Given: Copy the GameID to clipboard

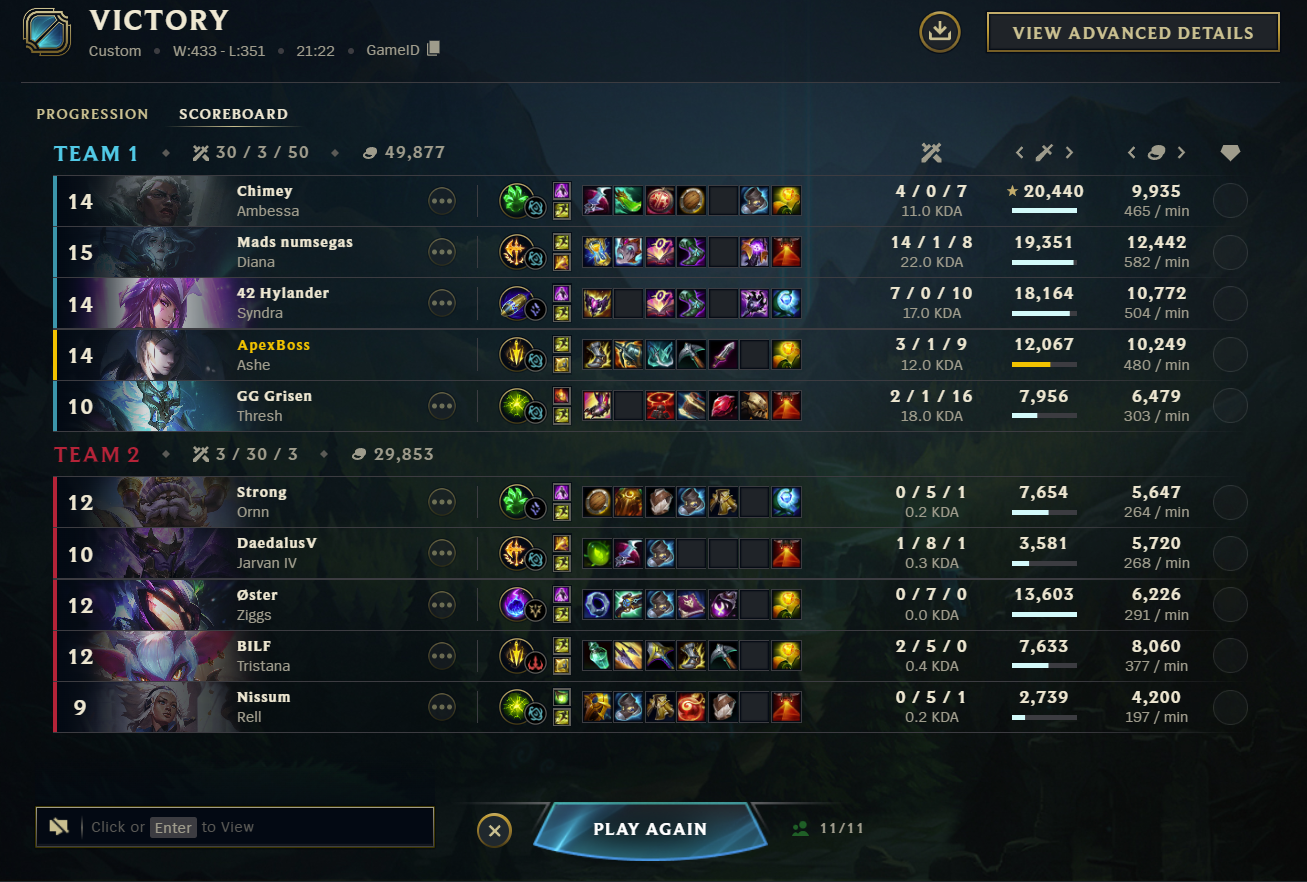Looking at the screenshot, I should pos(433,49).
